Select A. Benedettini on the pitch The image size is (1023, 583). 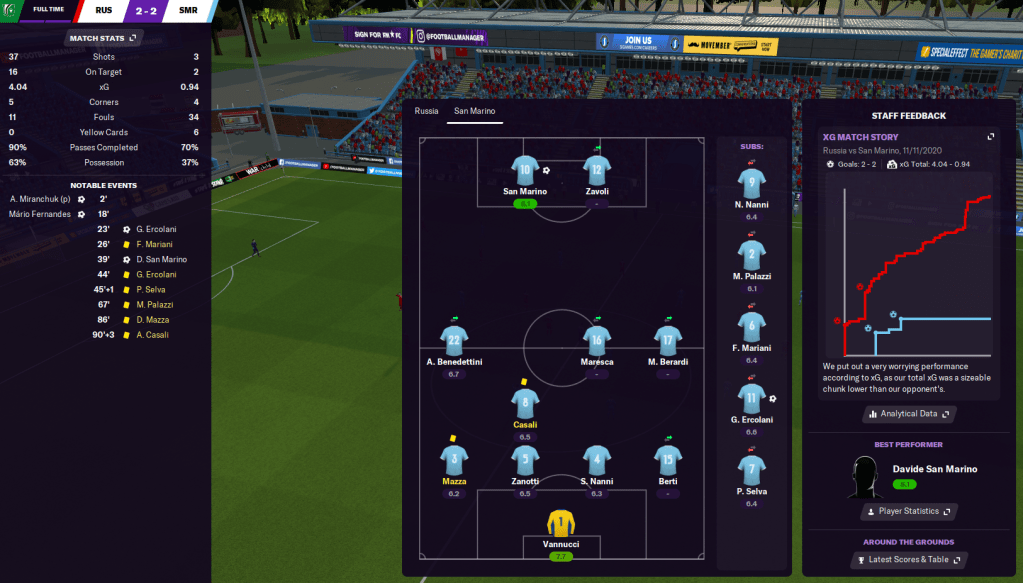click(454, 340)
